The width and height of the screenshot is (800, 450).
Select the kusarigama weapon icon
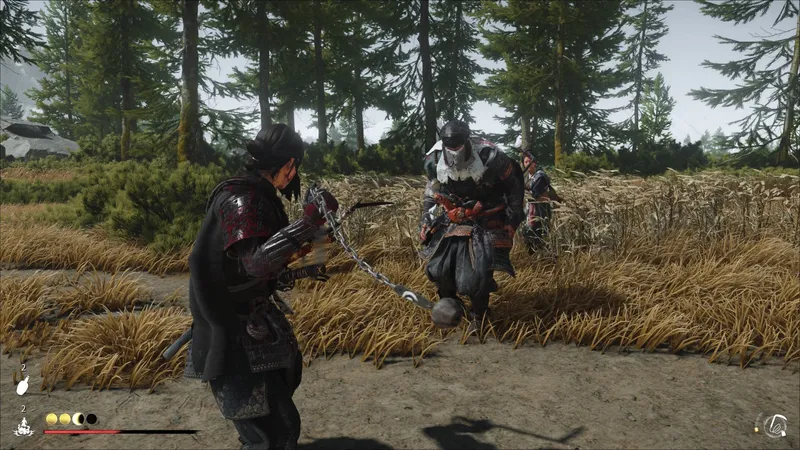tap(774, 425)
